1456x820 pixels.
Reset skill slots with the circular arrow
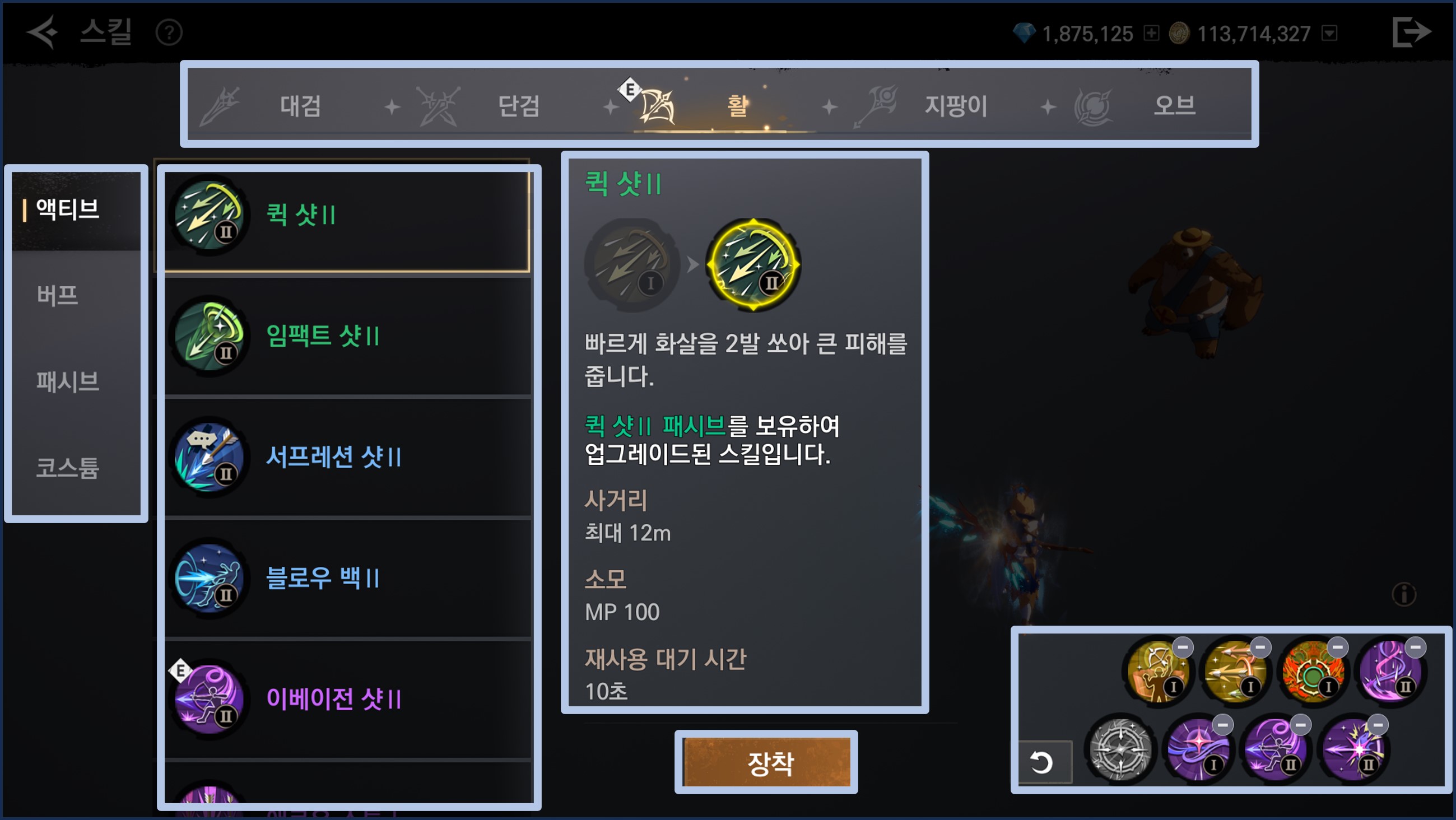click(x=1041, y=762)
